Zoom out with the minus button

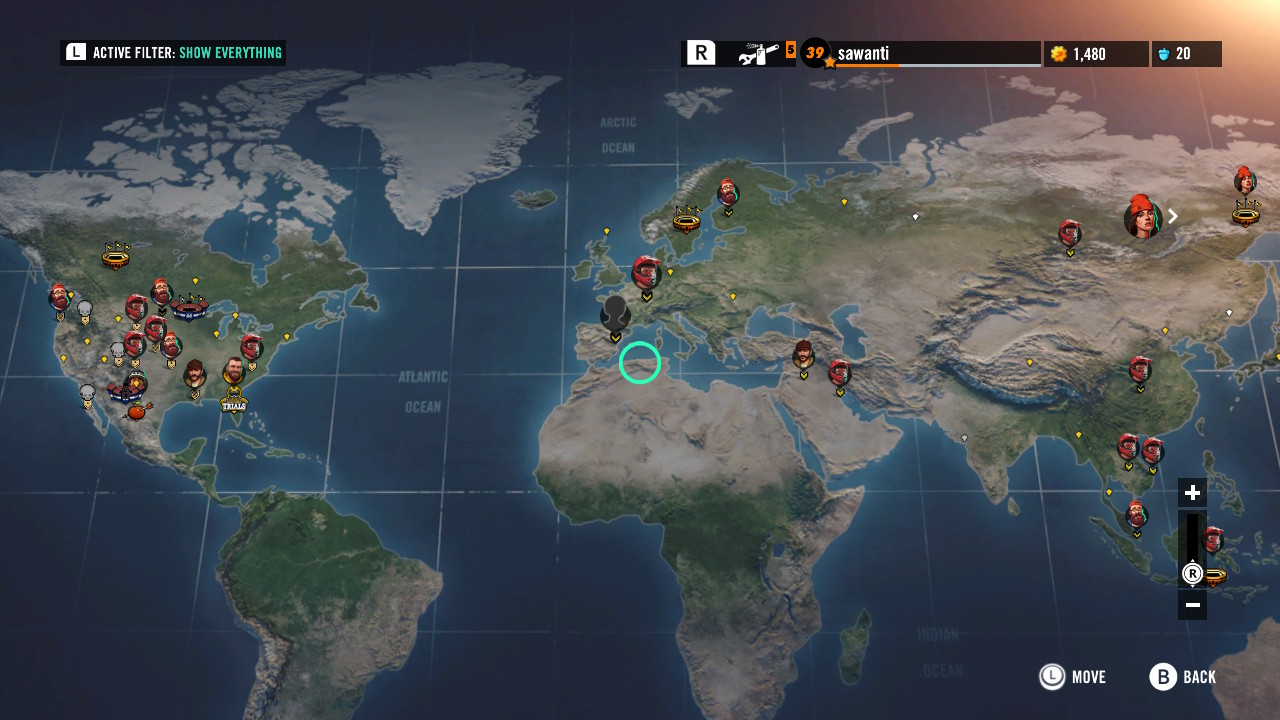click(x=1192, y=605)
